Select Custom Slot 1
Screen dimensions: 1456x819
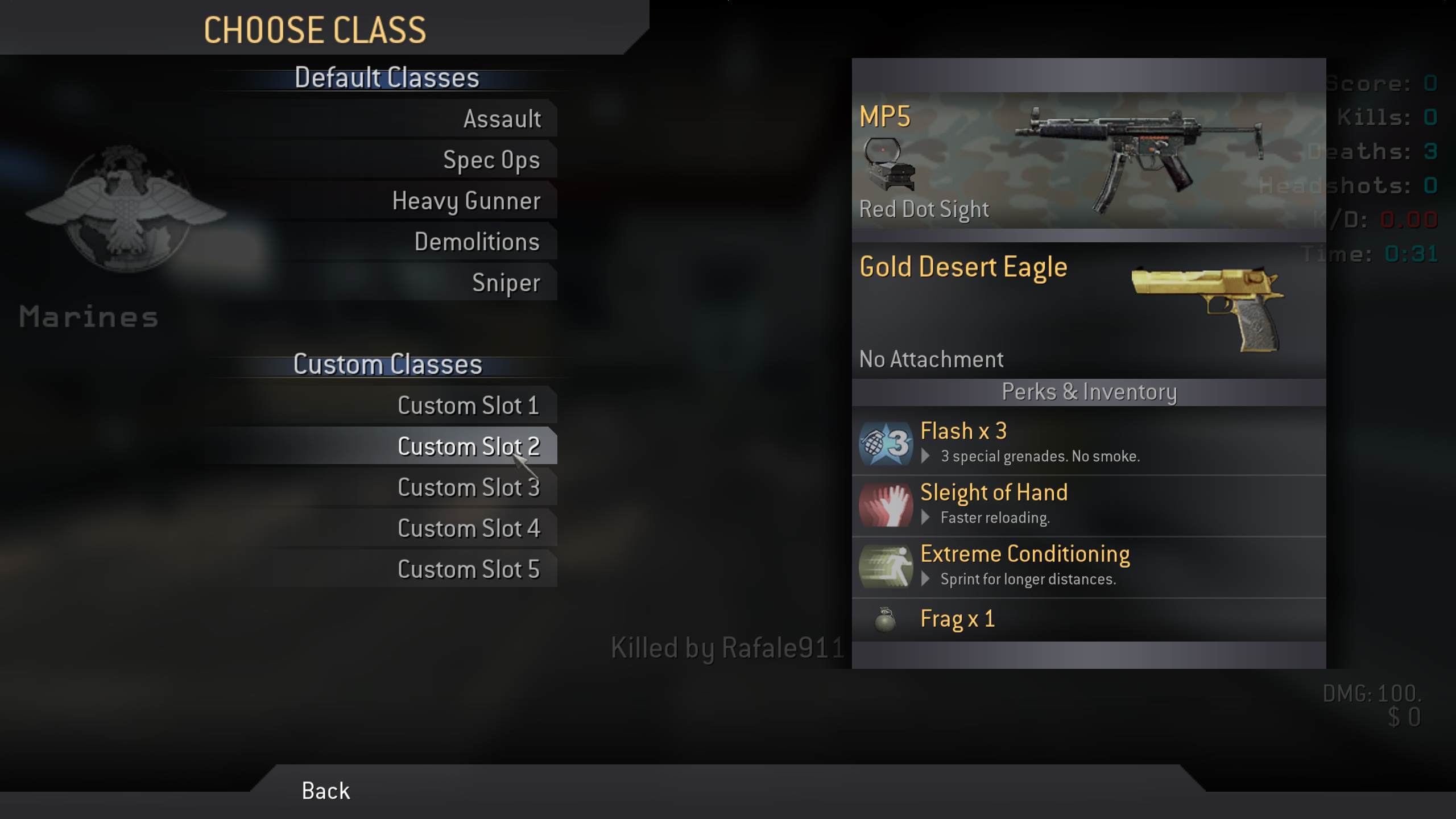[x=468, y=406]
